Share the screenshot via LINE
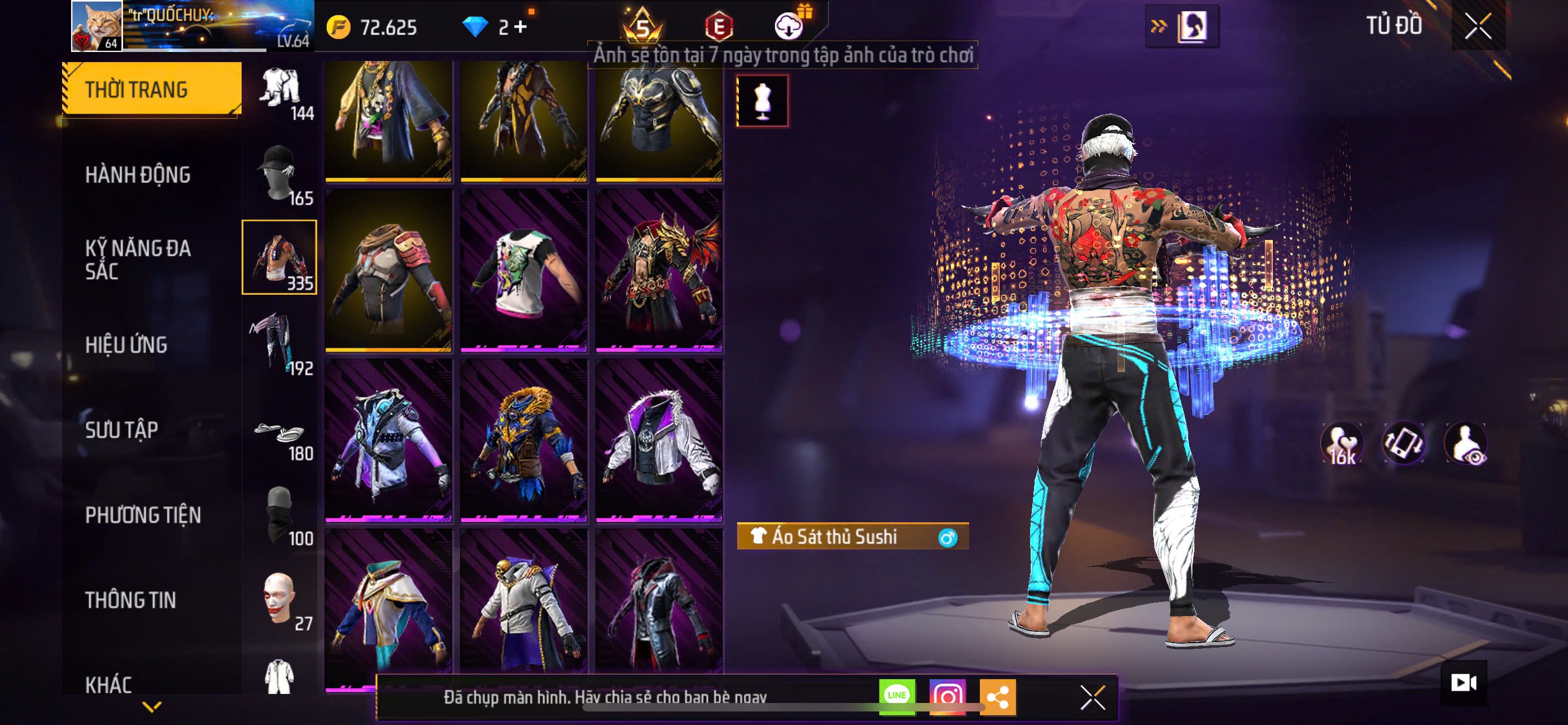The width and height of the screenshot is (1568, 725). click(x=897, y=696)
